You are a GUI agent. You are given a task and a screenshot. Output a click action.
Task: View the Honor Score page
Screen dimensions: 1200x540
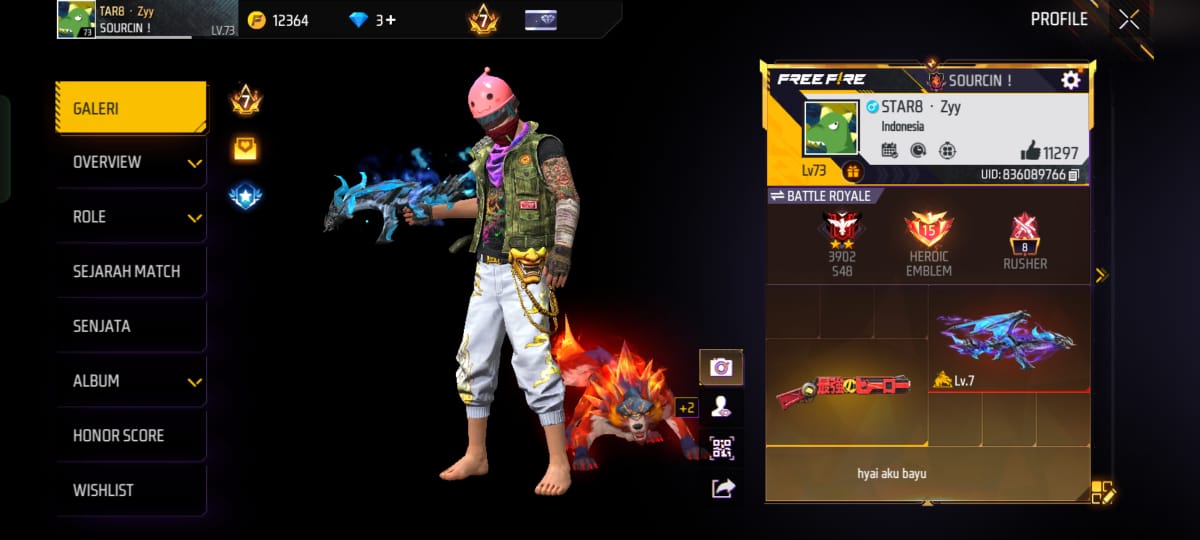131,435
